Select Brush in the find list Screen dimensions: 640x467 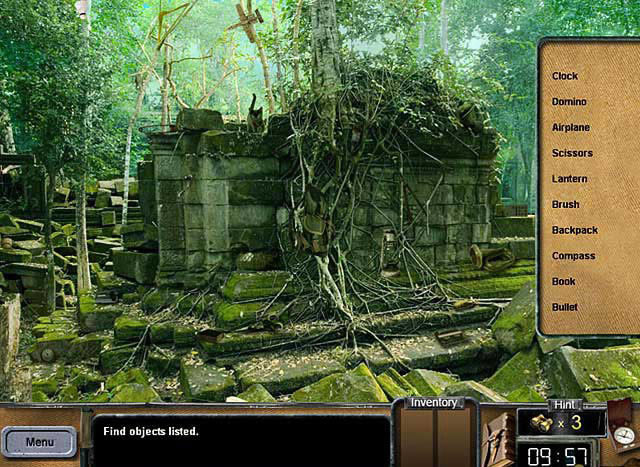pyautogui.click(x=565, y=205)
